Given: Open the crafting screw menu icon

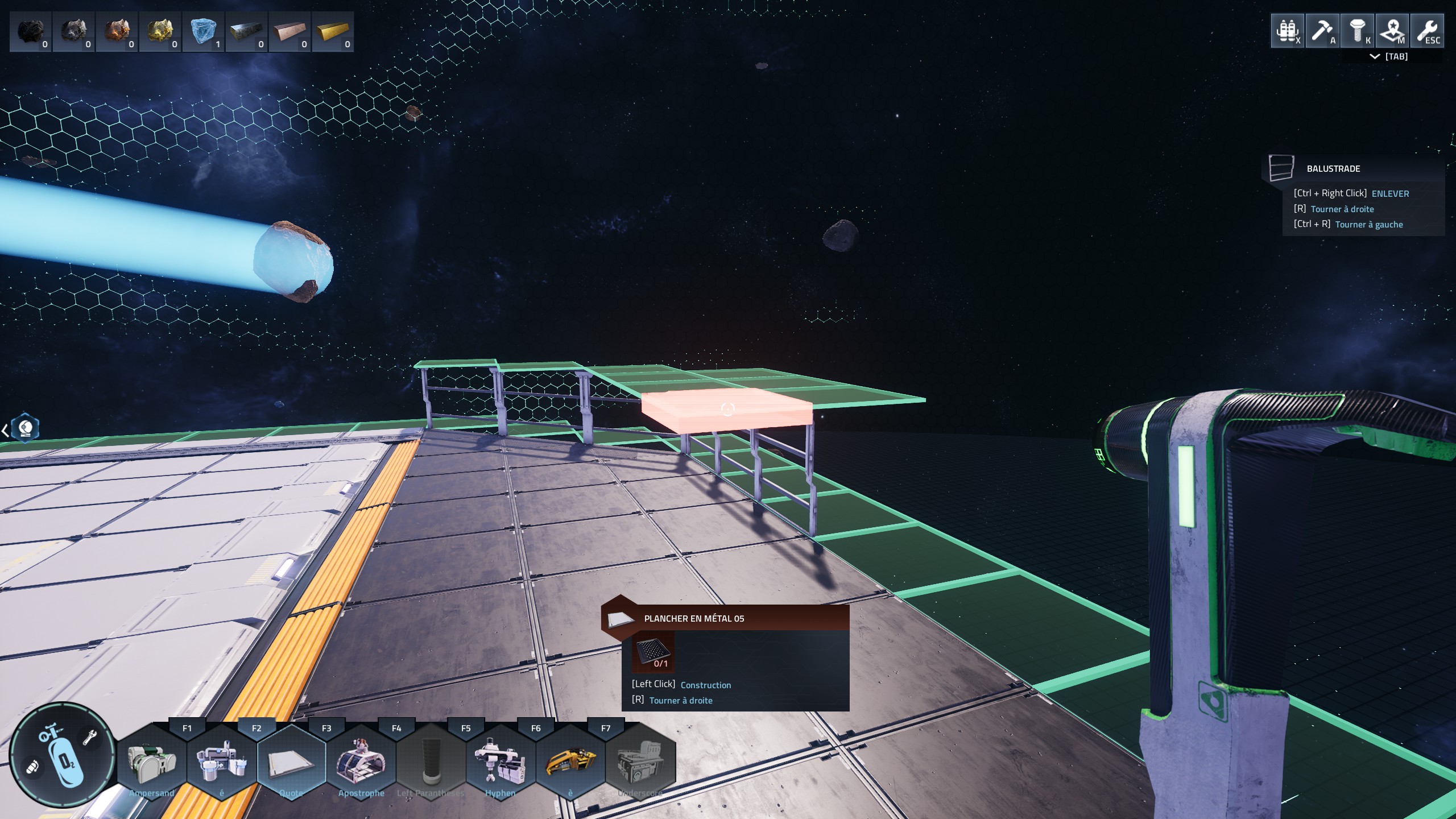Looking at the screenshot, I should click(x=1358, y=31).
